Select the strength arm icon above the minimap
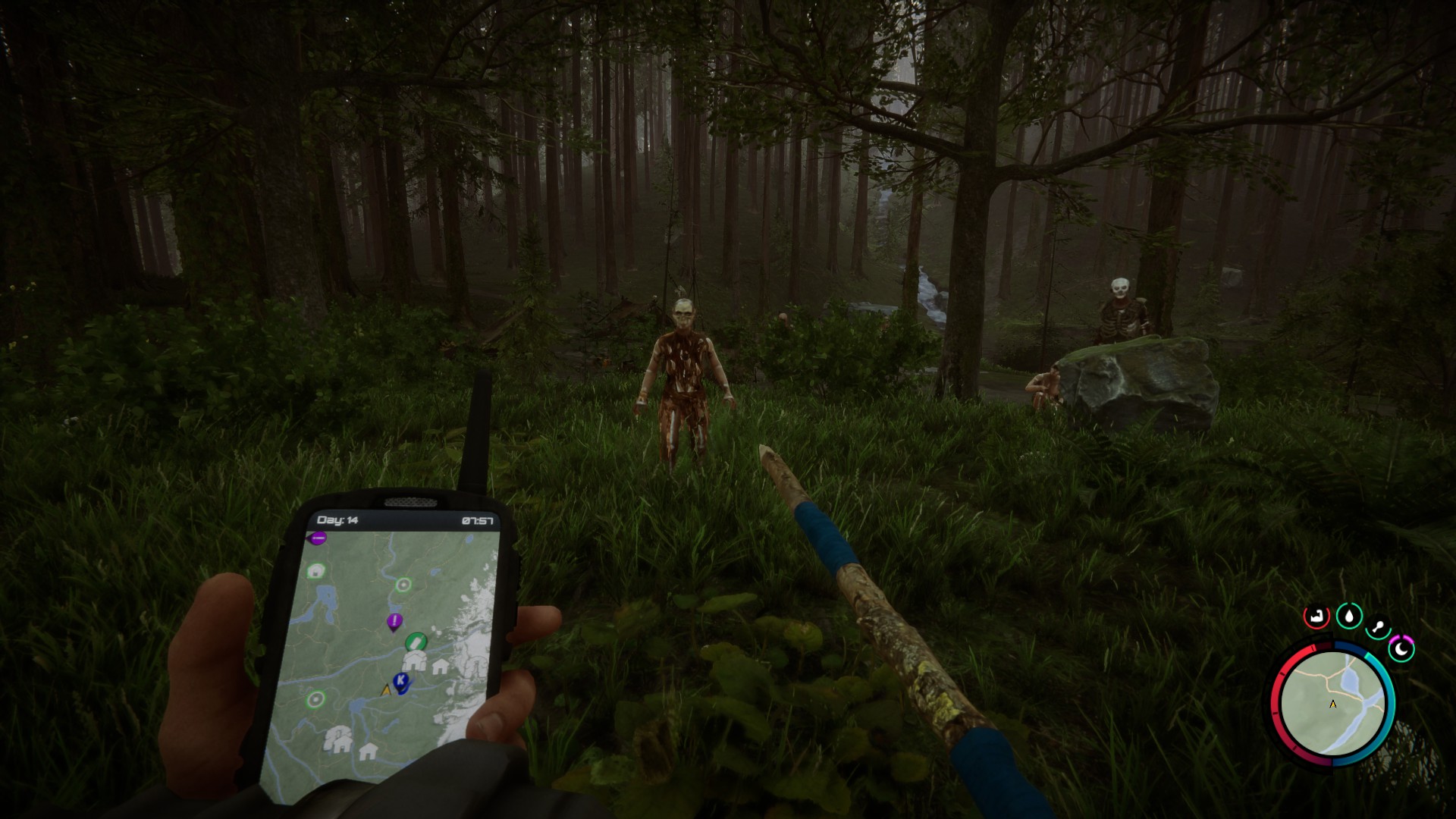Image resolution: width=1456 pixels, height=819 pixels. 1316,616
